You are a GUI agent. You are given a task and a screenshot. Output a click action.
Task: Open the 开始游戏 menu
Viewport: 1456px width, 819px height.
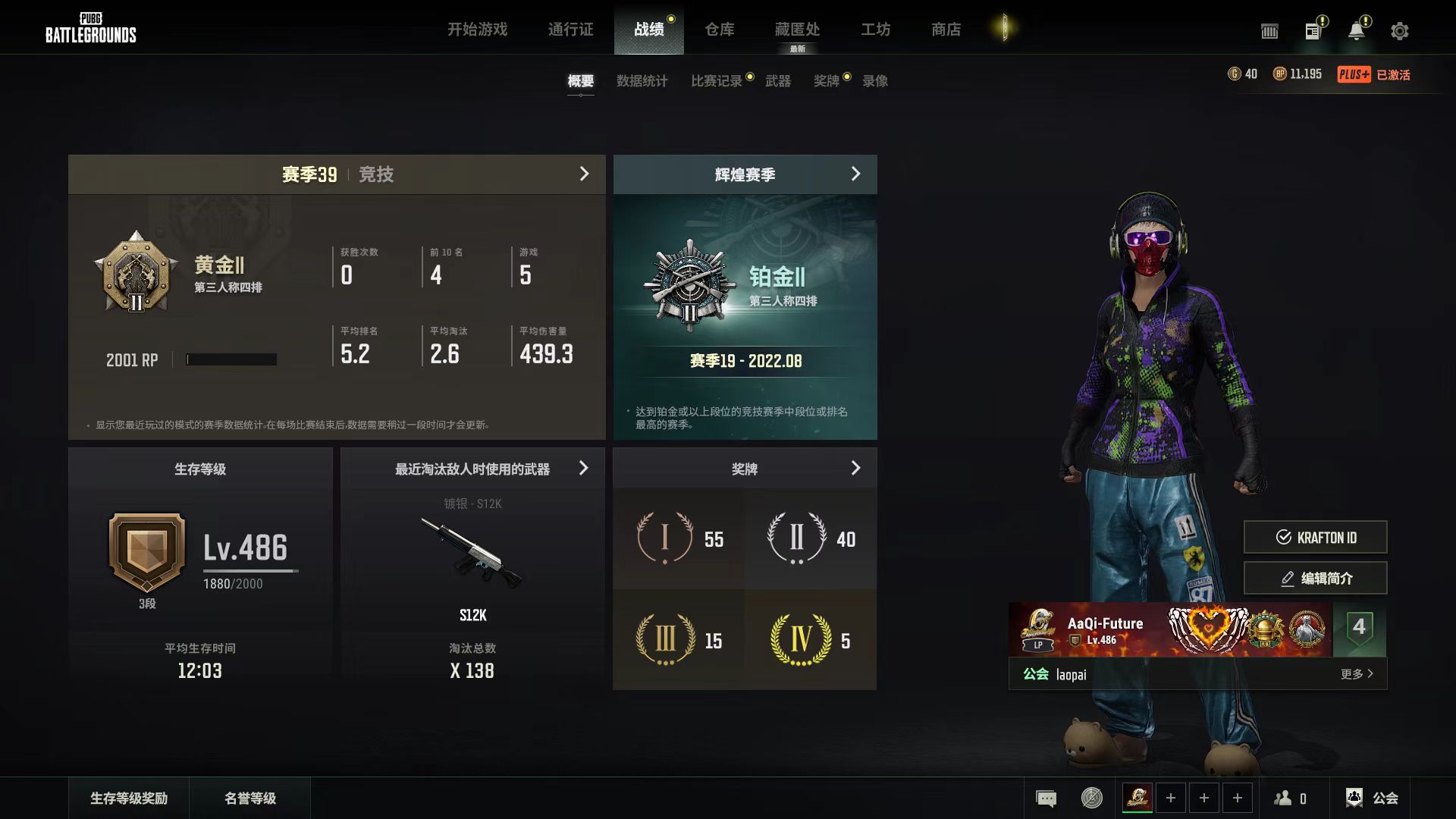click(477, 30)
